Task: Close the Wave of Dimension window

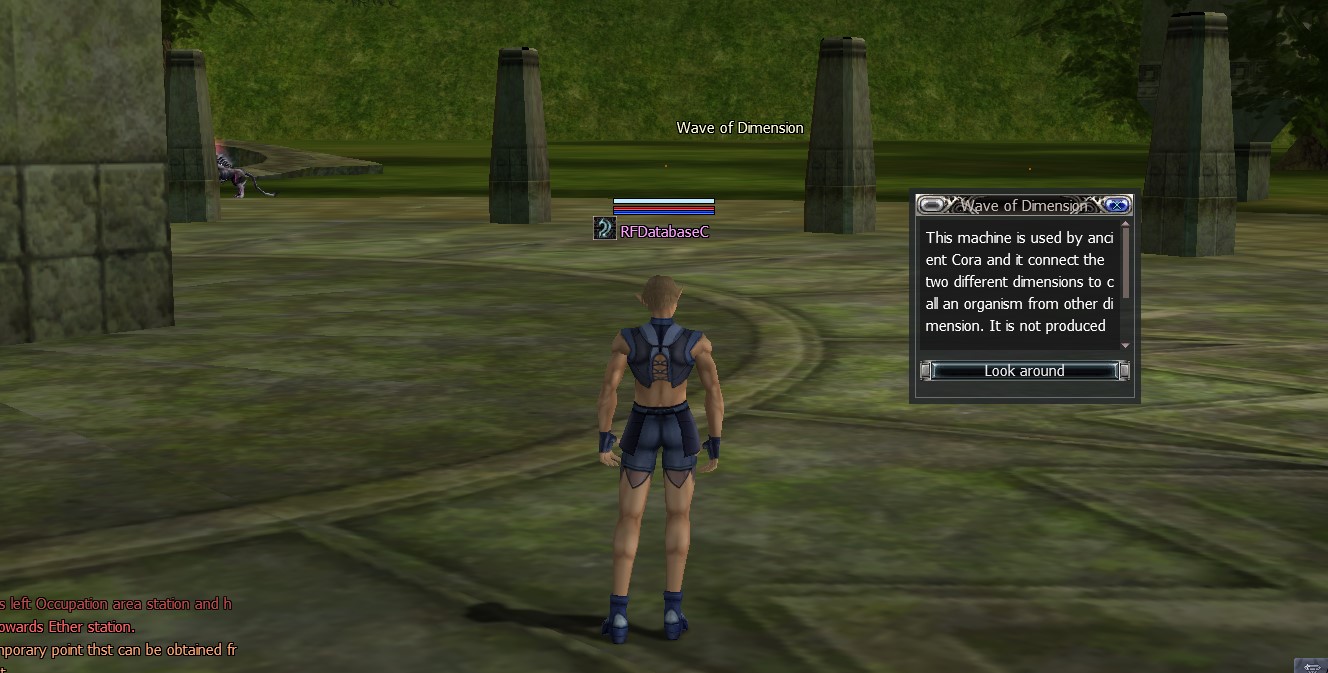Action: pyautogui.click(x=1117, y=205)
